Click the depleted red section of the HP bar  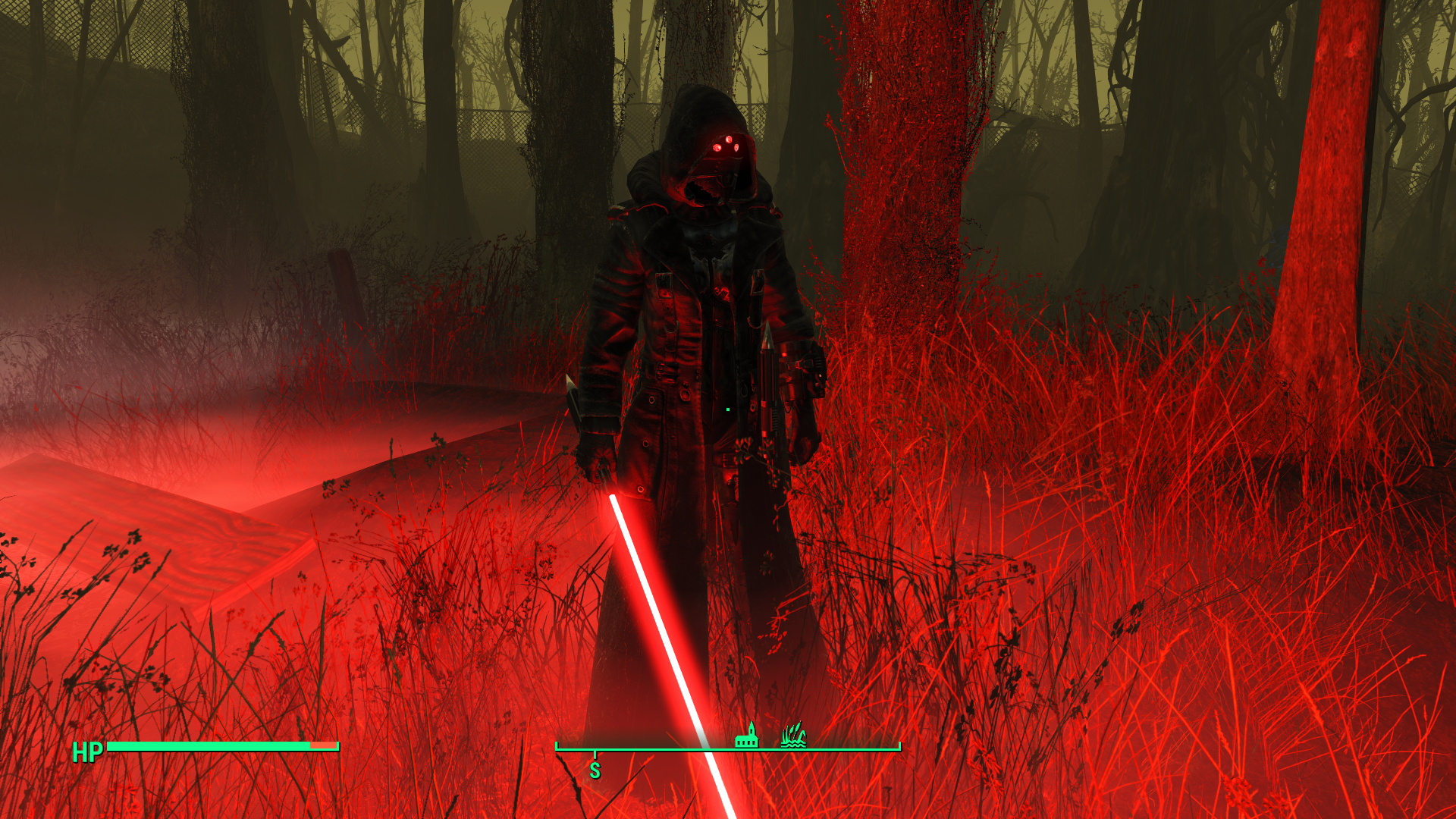pos(325,747)
